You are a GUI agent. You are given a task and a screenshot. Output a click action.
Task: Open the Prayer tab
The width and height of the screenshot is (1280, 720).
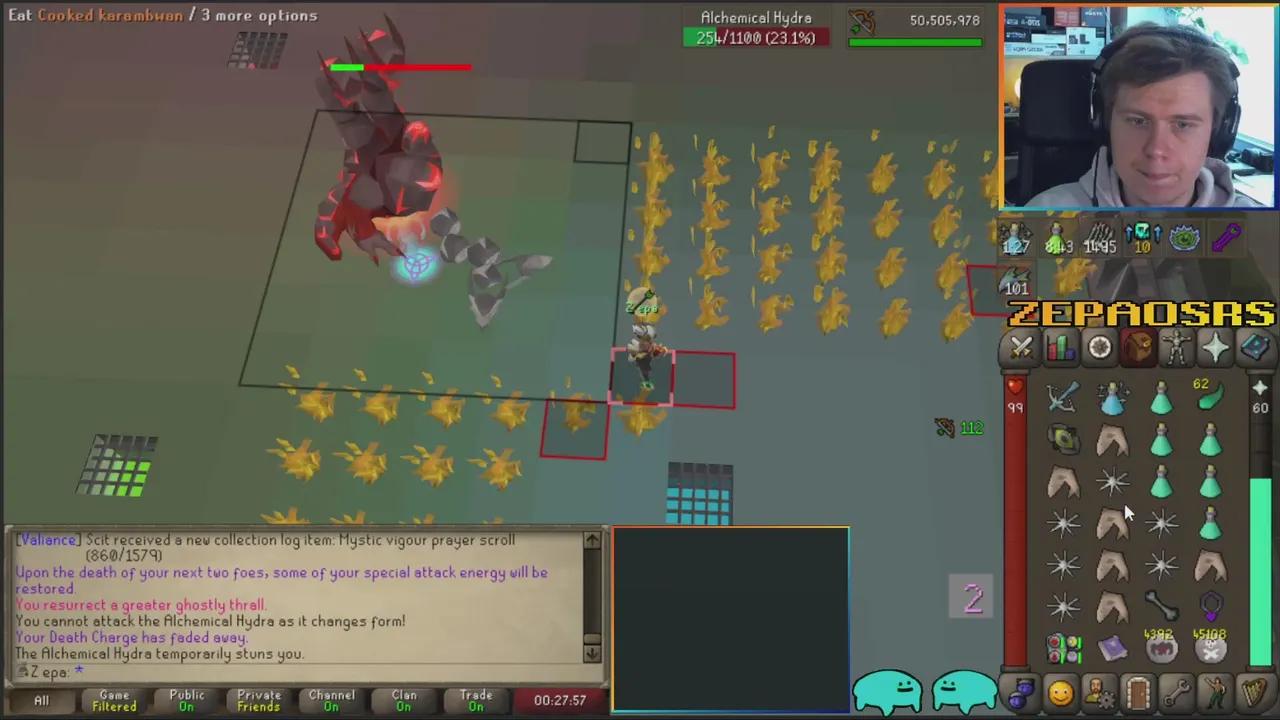[x=1216, y=347]
